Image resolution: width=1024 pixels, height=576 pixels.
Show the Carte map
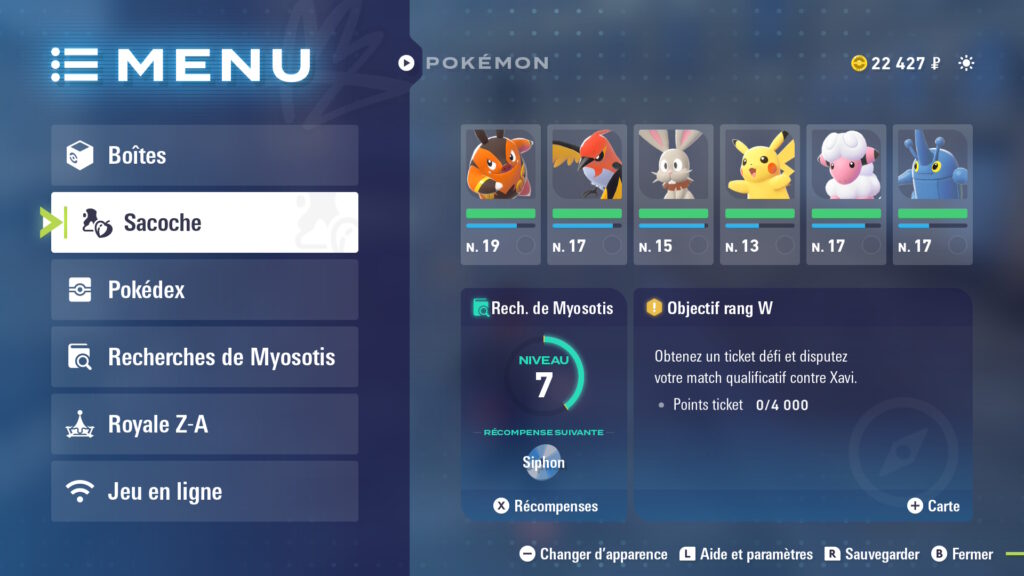933,506
